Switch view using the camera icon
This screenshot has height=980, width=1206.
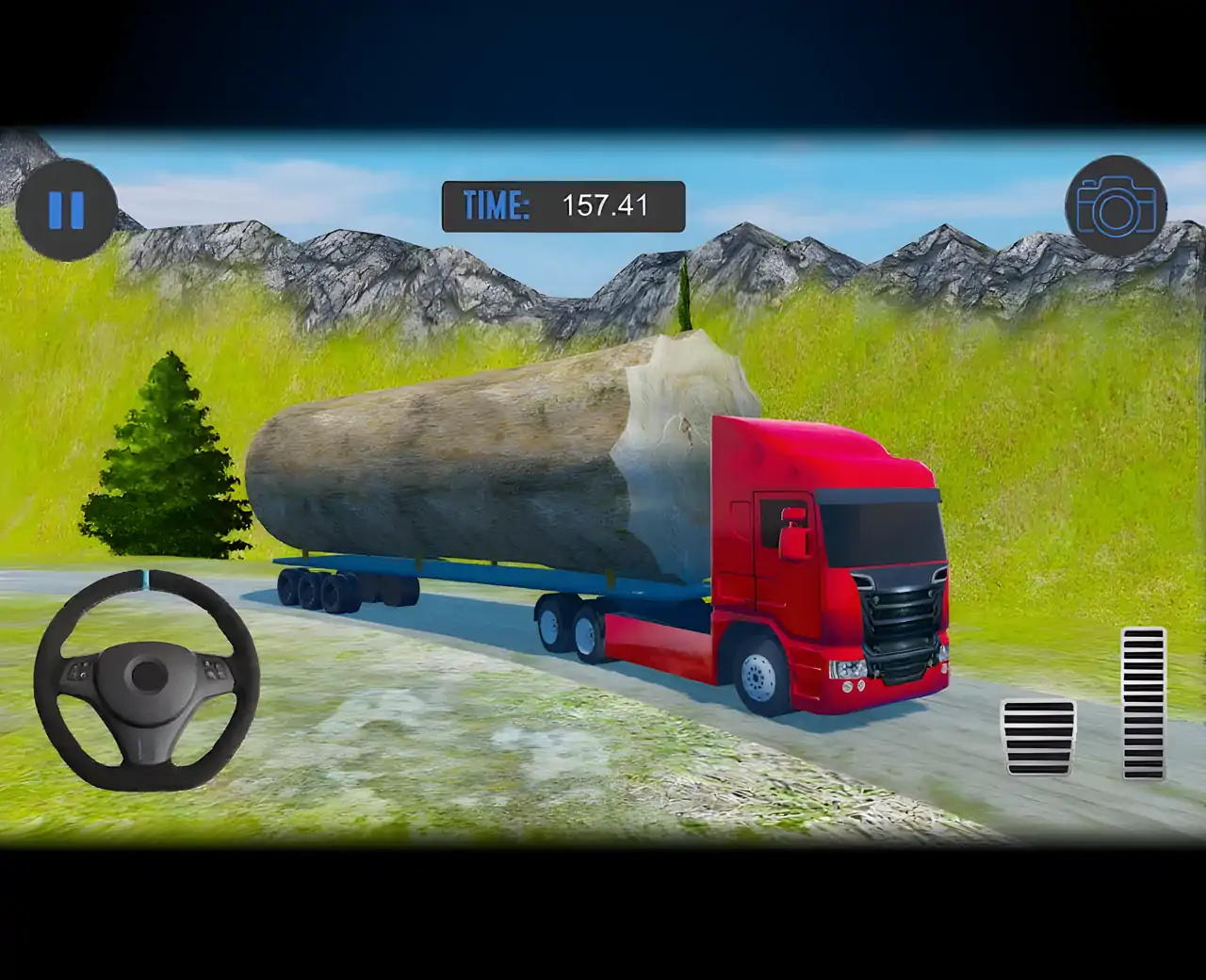[x=1116, y=205]
